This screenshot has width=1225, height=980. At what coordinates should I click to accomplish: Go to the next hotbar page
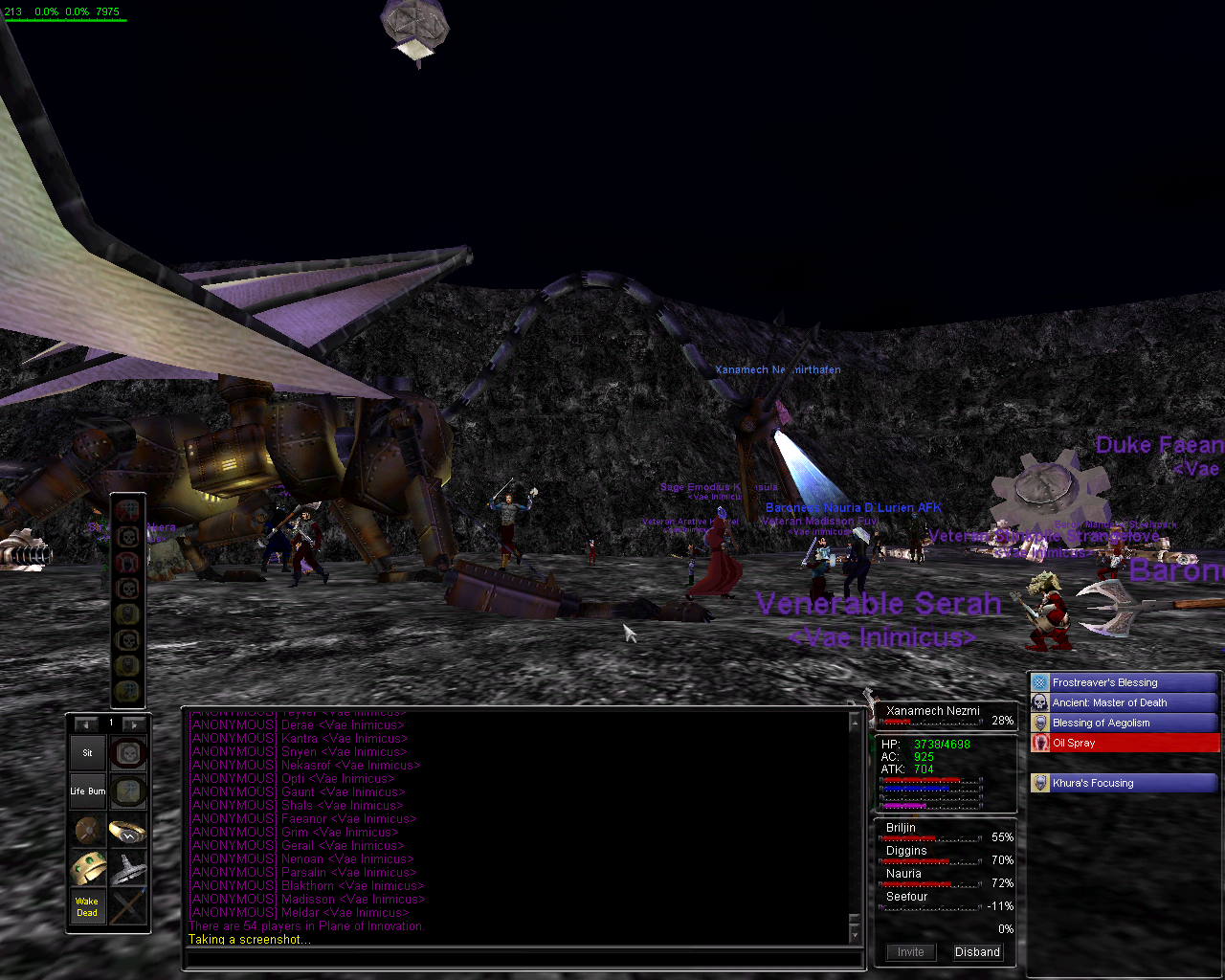click(x=135, y=724)
